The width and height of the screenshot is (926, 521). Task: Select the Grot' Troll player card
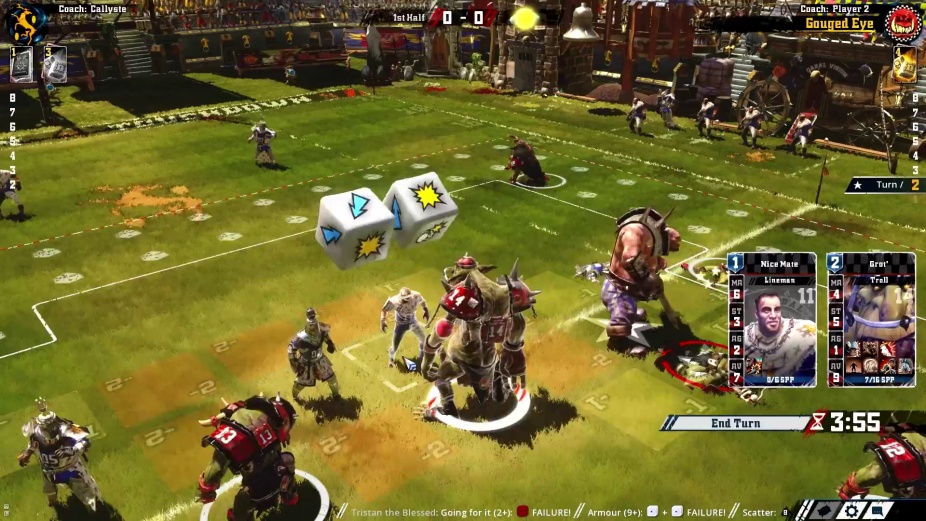pos(871,320)
